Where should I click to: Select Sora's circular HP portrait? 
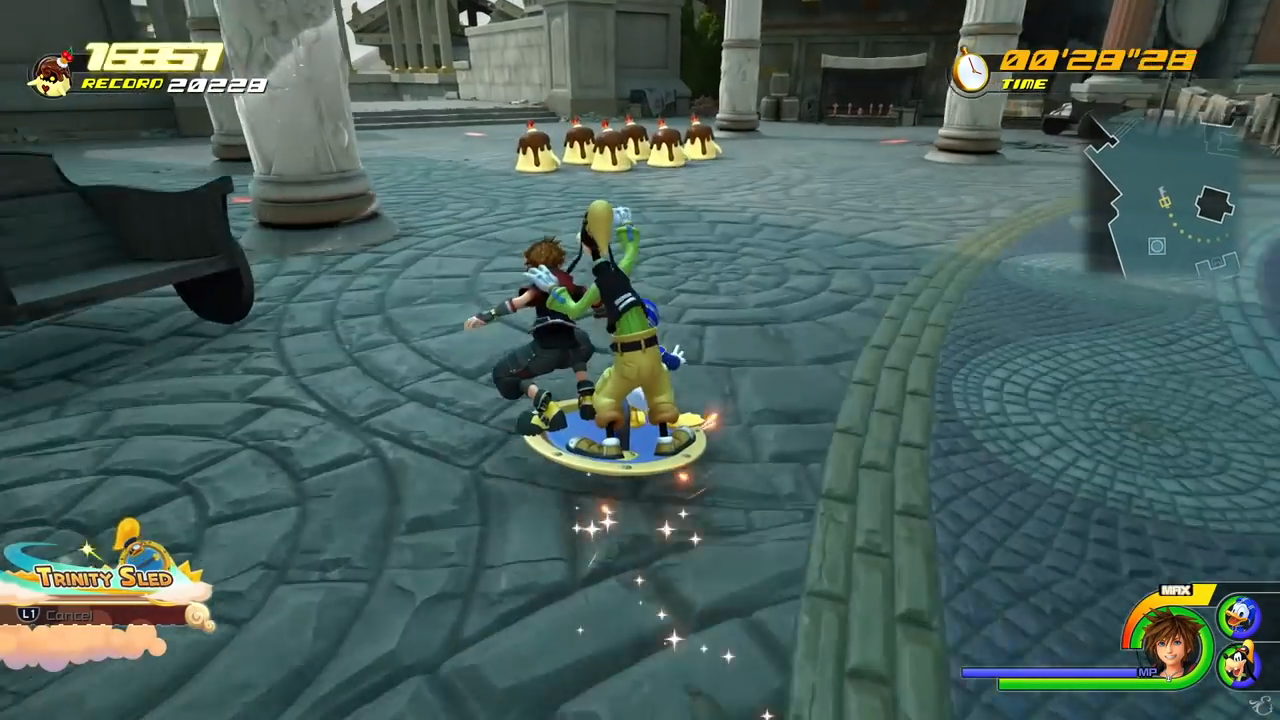coord(1172,640)
